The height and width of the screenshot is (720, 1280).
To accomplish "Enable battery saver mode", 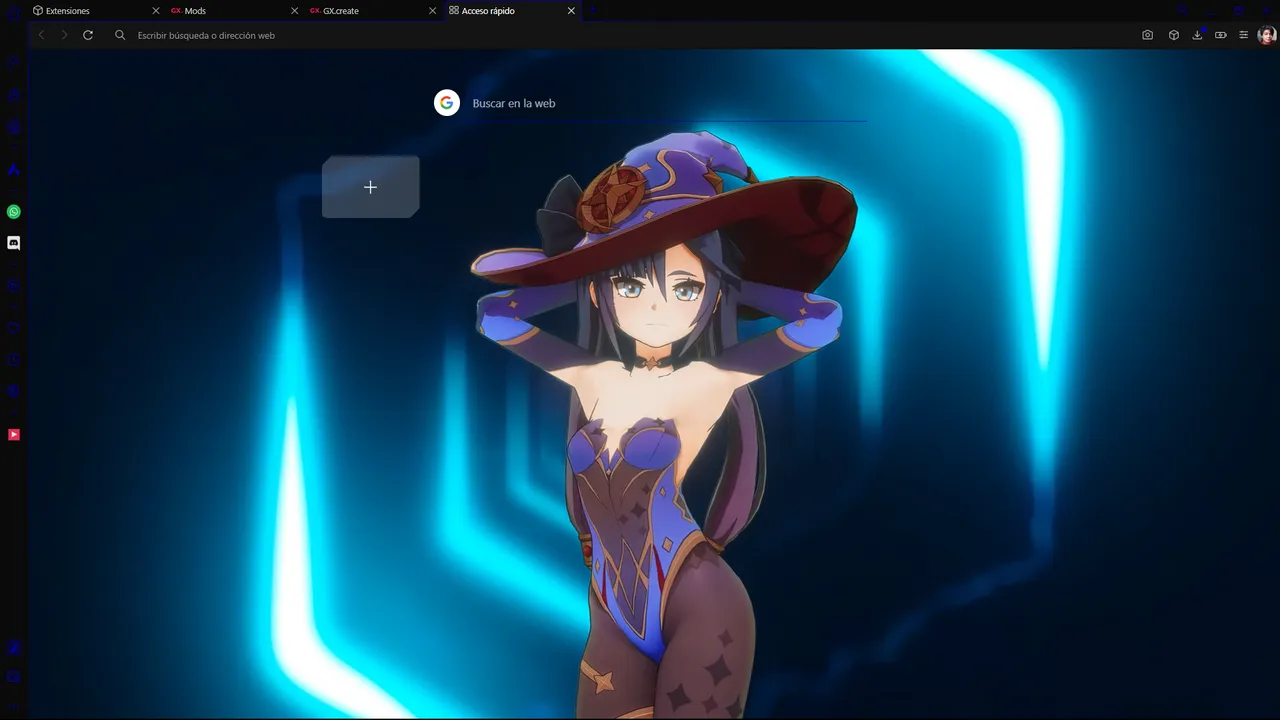I will point(1220,35).
